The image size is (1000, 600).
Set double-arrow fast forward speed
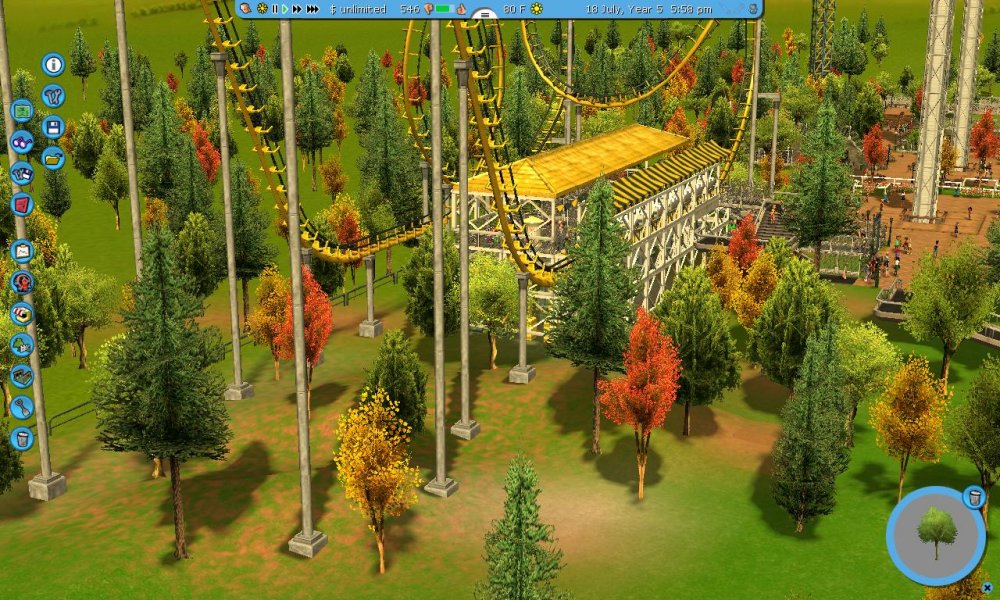(x=297, y=9)
